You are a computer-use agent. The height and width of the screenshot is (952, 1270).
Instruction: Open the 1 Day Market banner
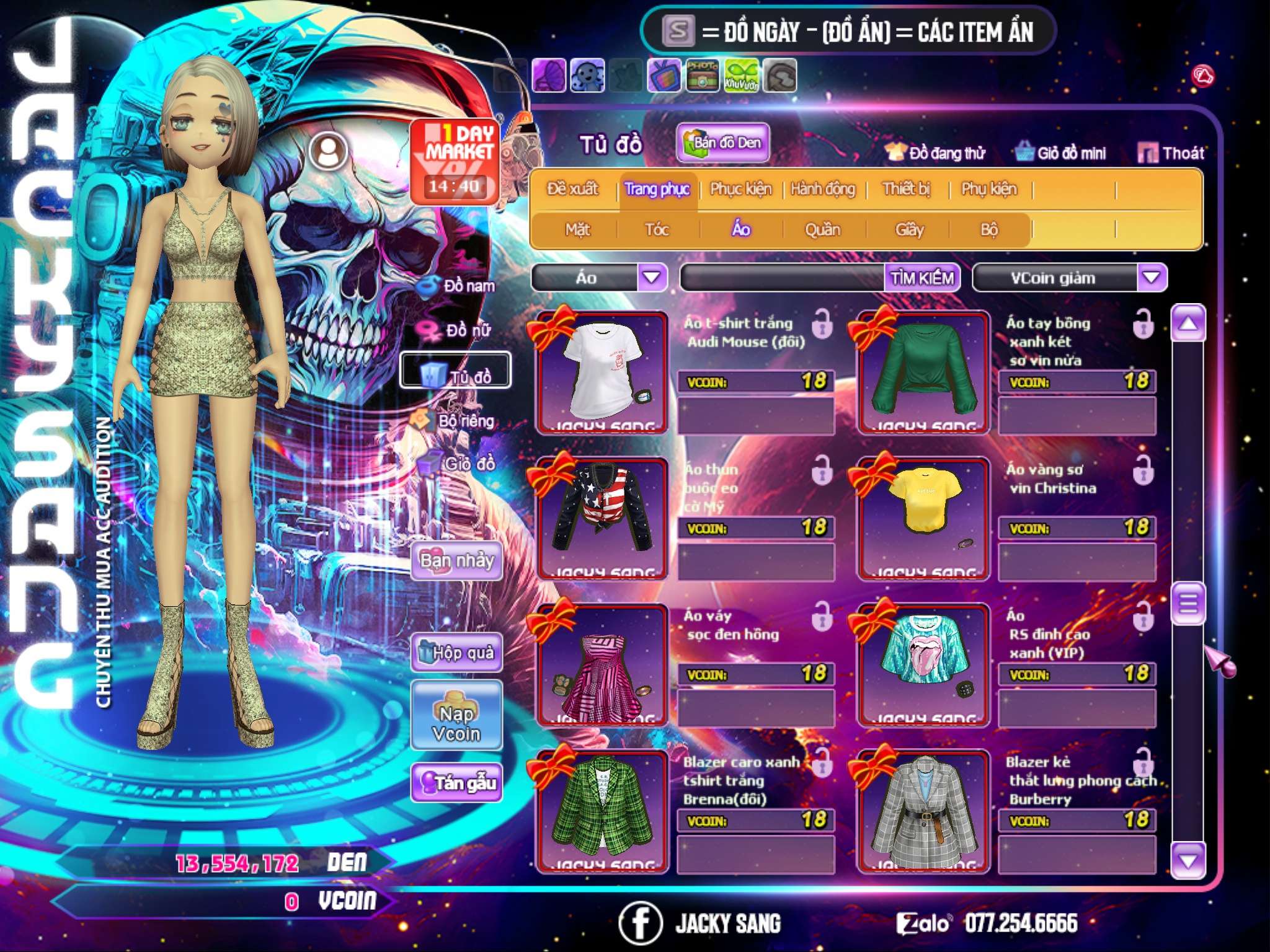[455, 161]
